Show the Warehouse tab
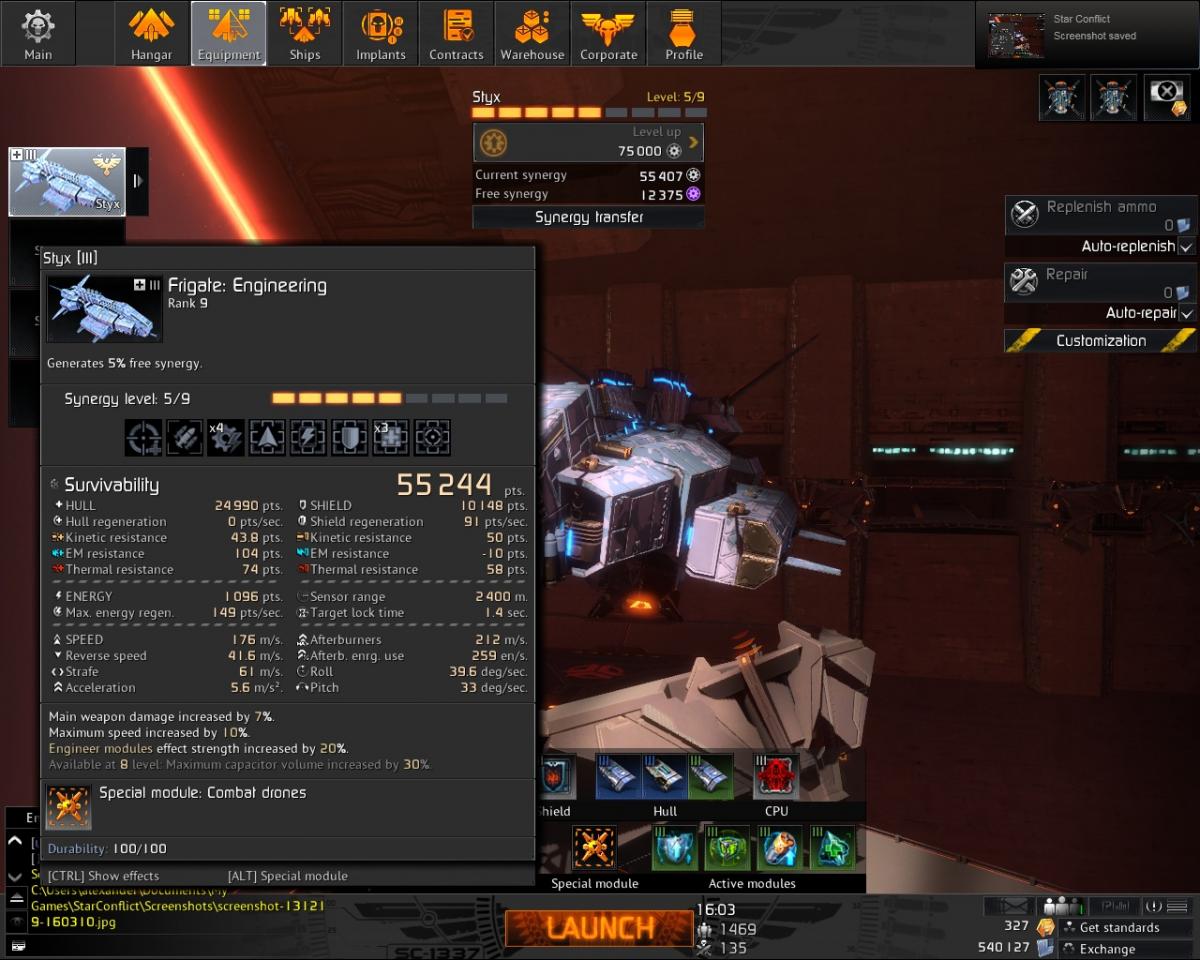 (x=532, y=33)
